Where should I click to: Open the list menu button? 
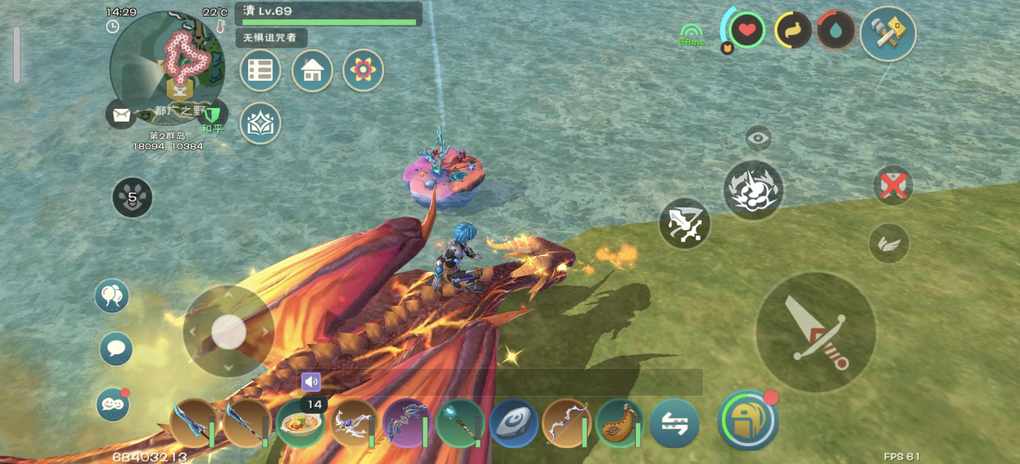pyautogui.click(x=260, y=71)
